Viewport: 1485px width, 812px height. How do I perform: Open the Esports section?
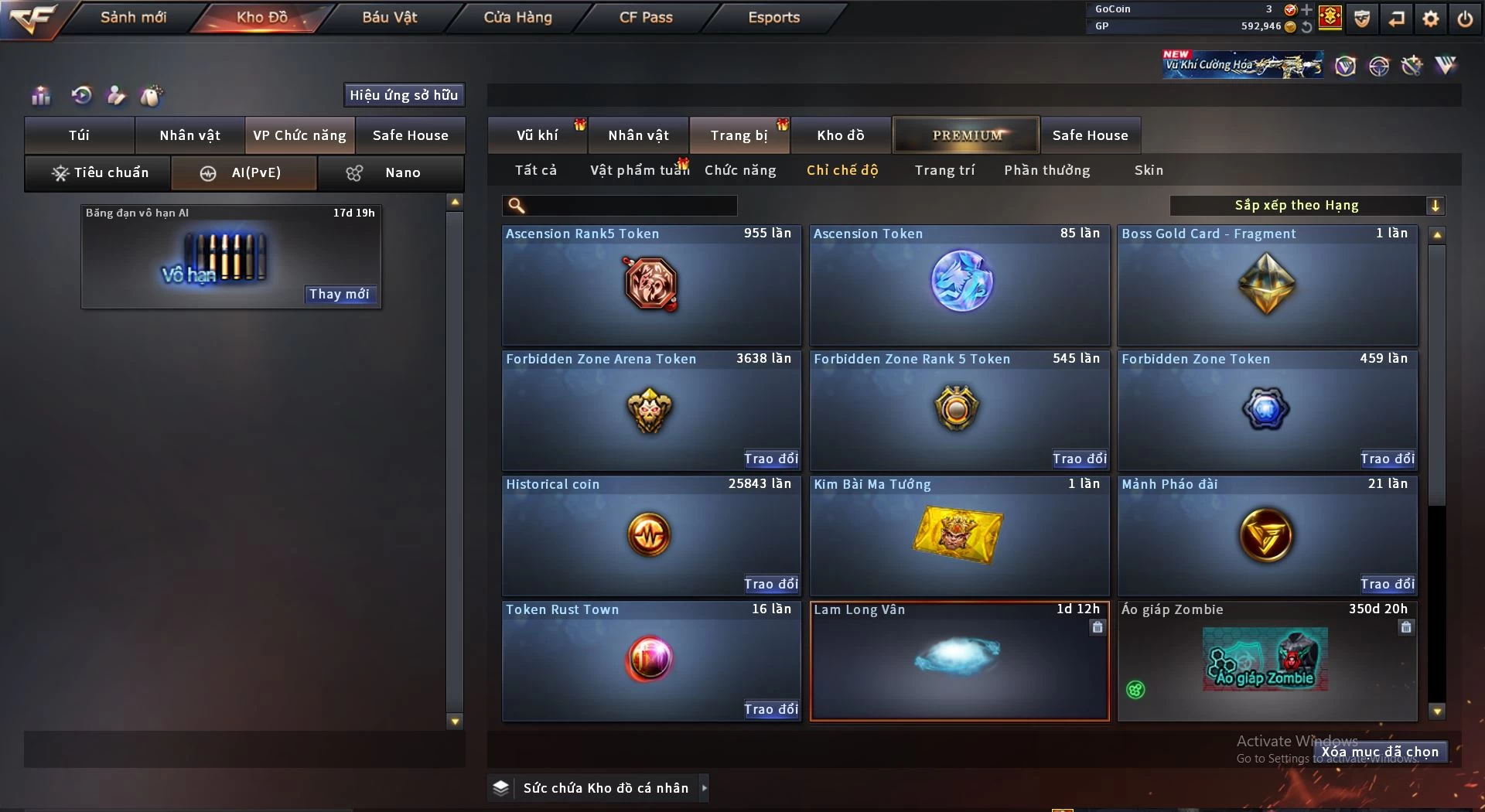[773, 17]
